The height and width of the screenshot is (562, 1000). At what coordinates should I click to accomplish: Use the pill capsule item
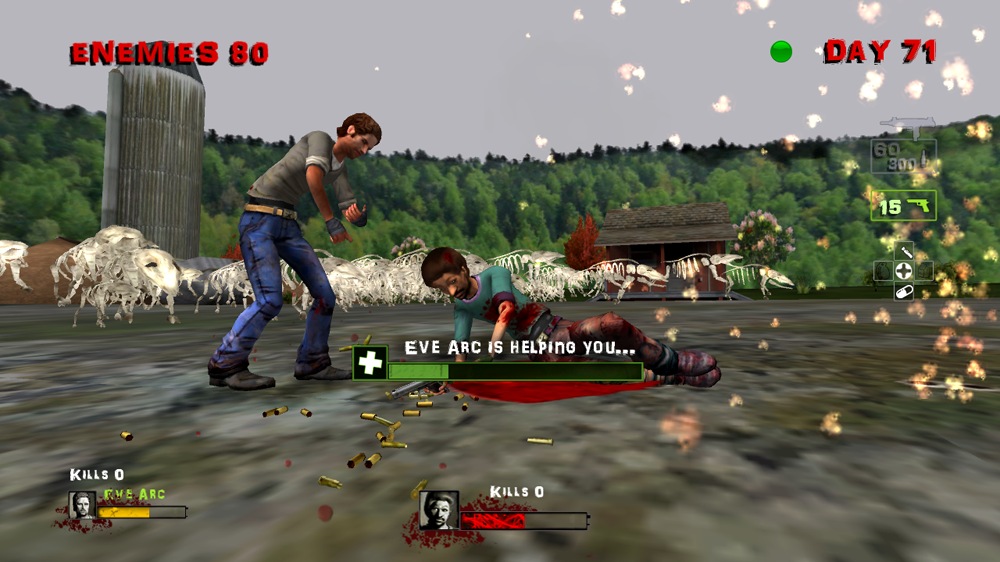pyautogui.click(x=903, y=291)
